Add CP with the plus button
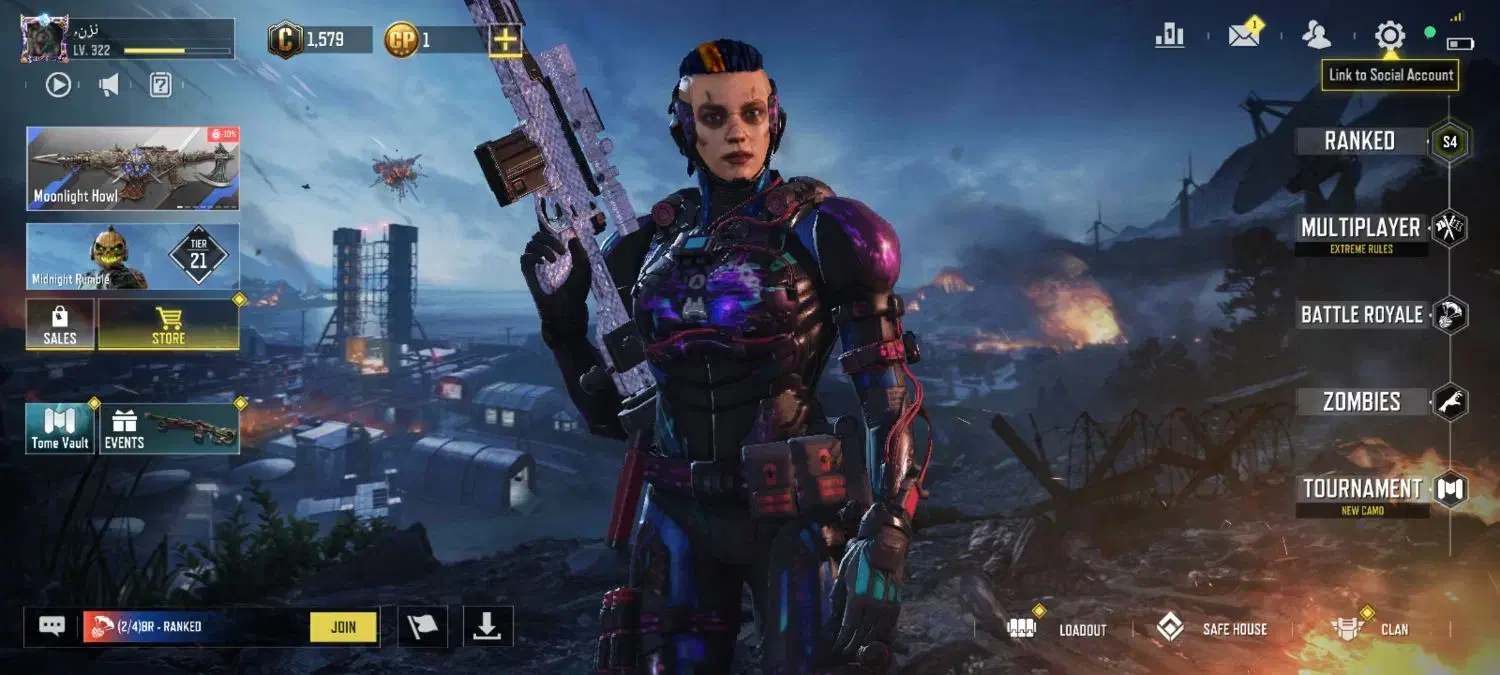This screenshot has height=675, width=1500. pyautogui.click(x=506, y=40)
